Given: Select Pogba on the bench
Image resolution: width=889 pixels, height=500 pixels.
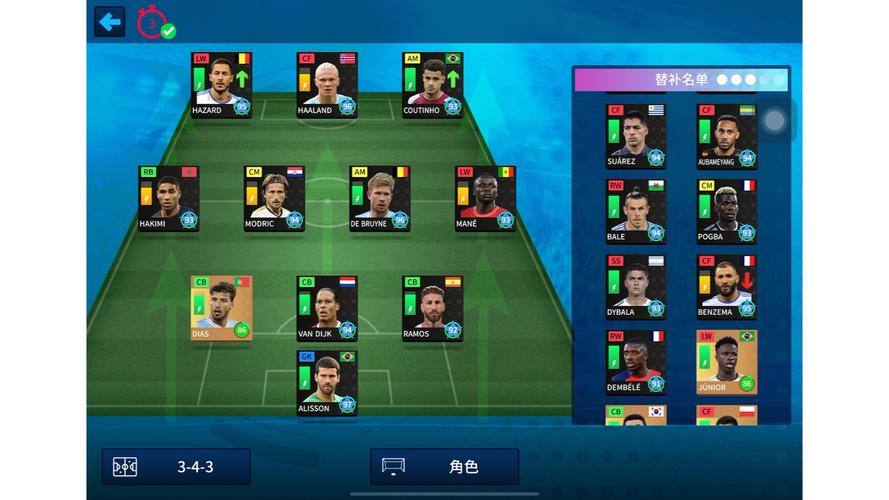Looking at the screenshot, I should click(727, 211).
